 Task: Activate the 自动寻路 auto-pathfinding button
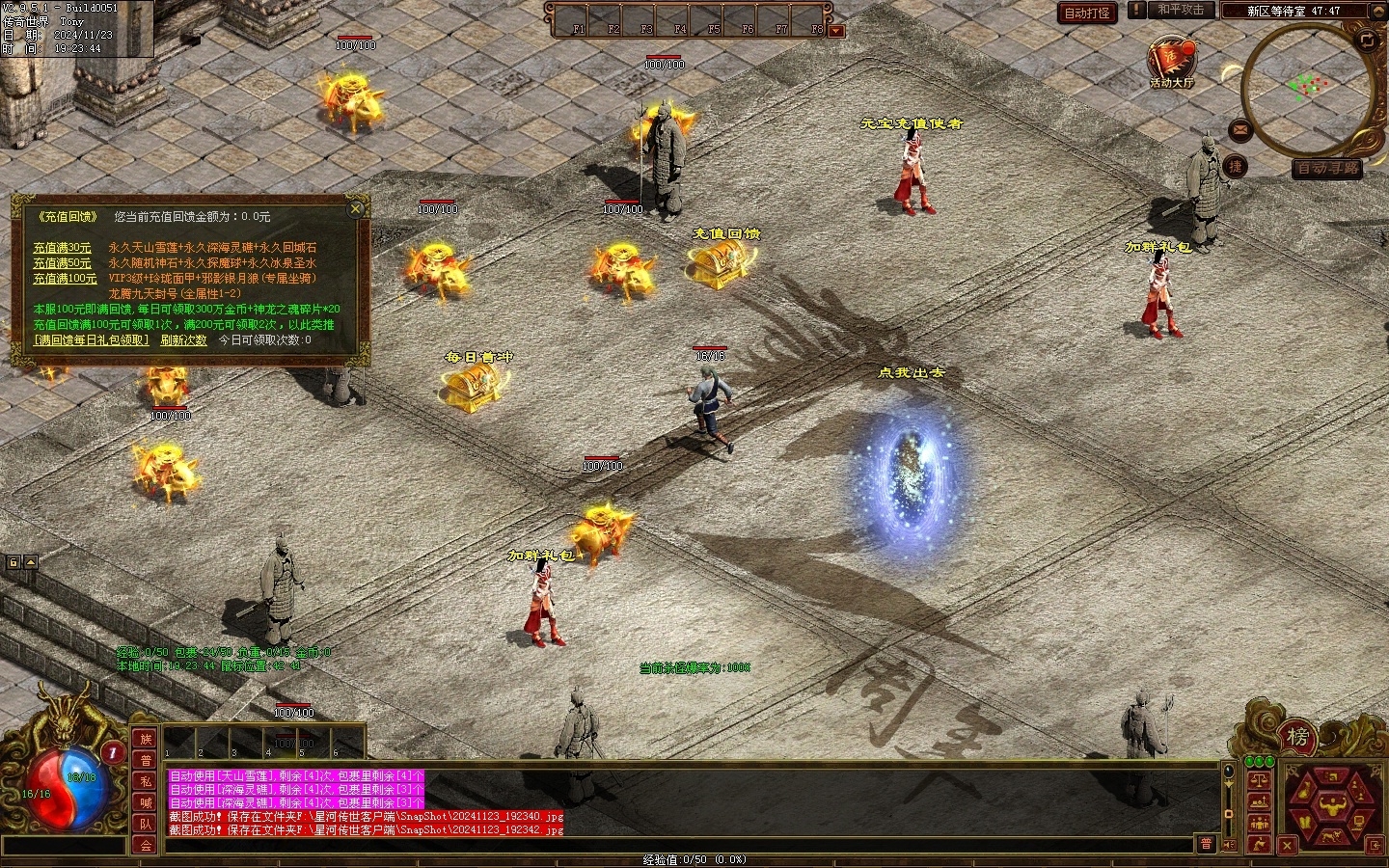coord(1328,169)
